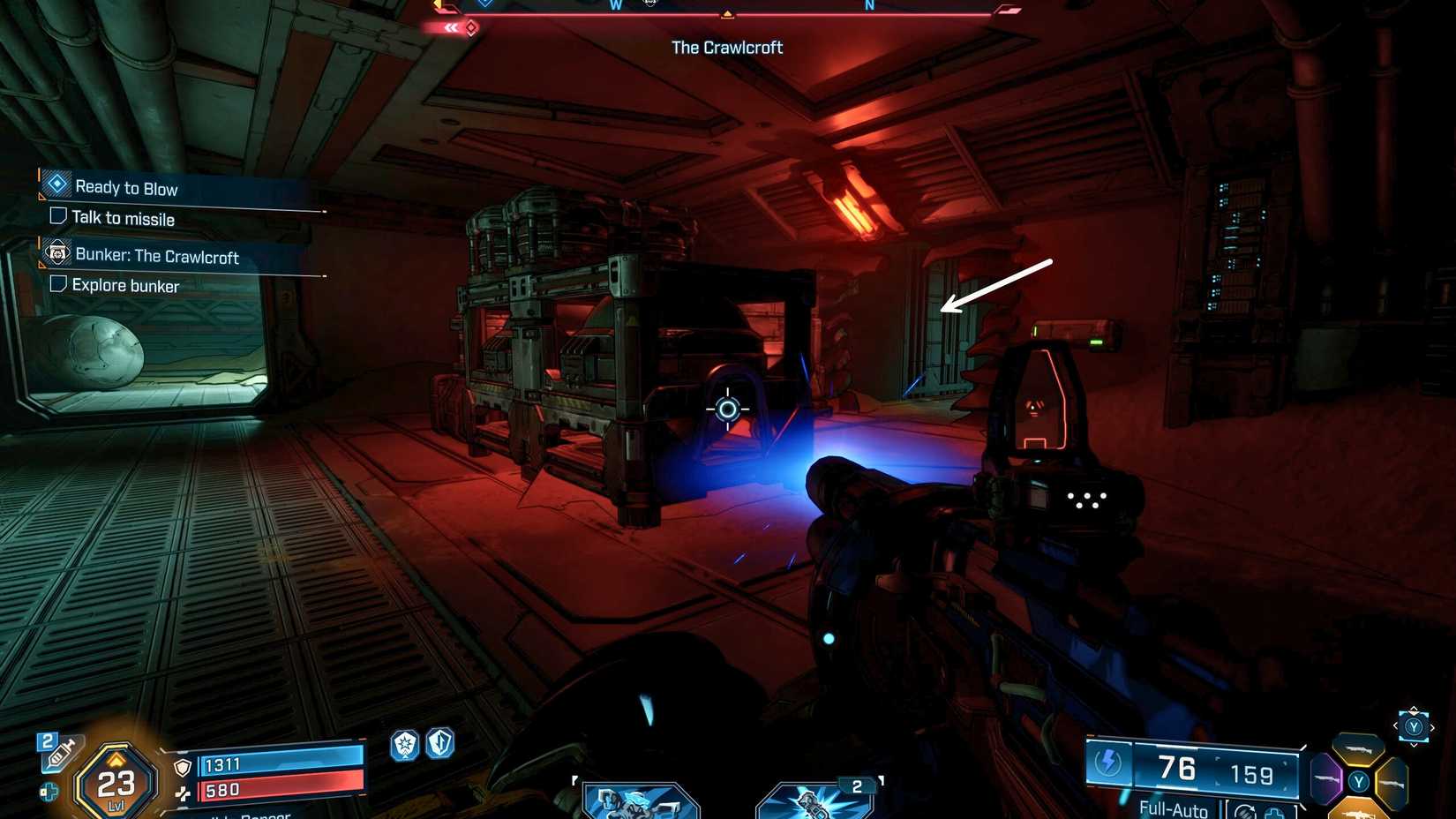The image size is (1456, 819).
Task: Click the red compass bar near the N marker
Action: (x=869, y=12)
